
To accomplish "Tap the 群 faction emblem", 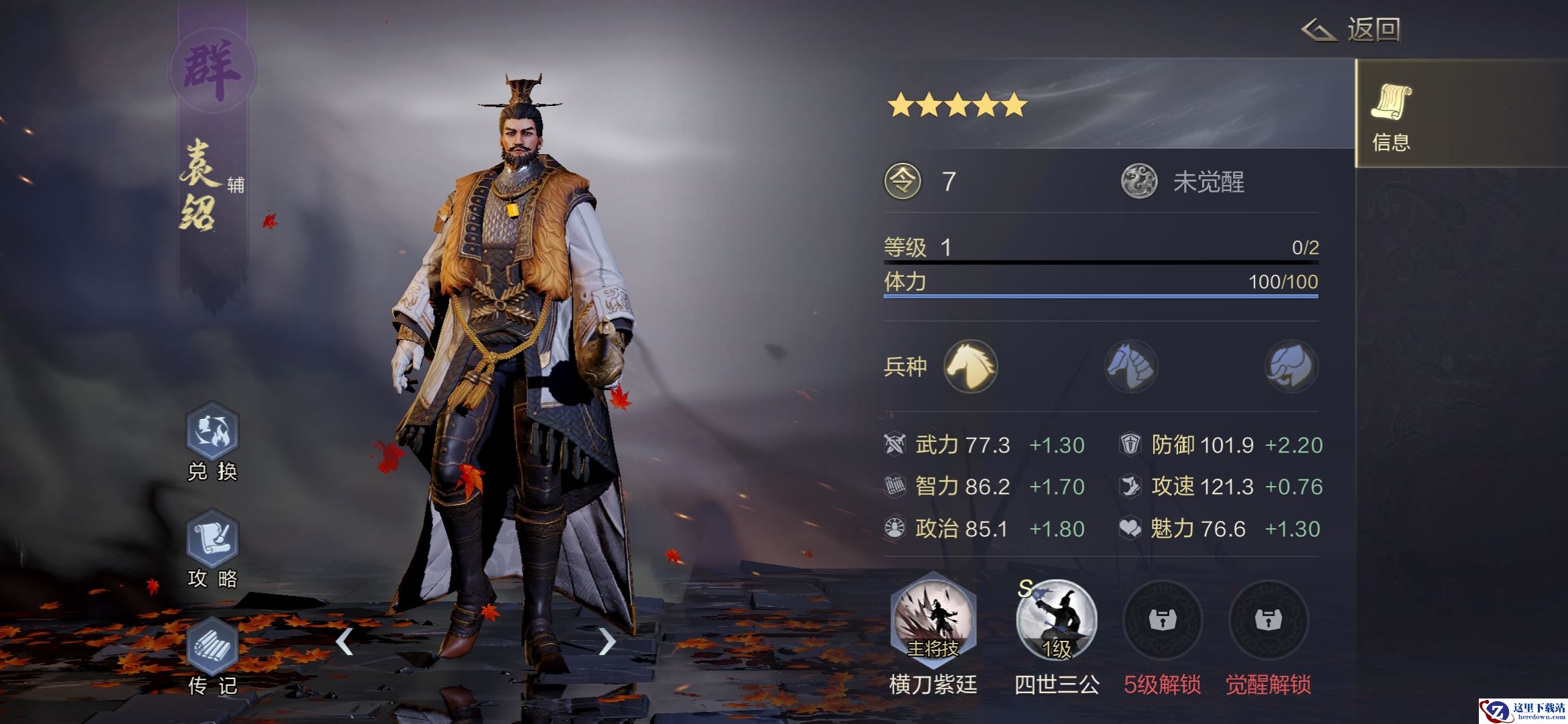I will (x=212, y=69).
